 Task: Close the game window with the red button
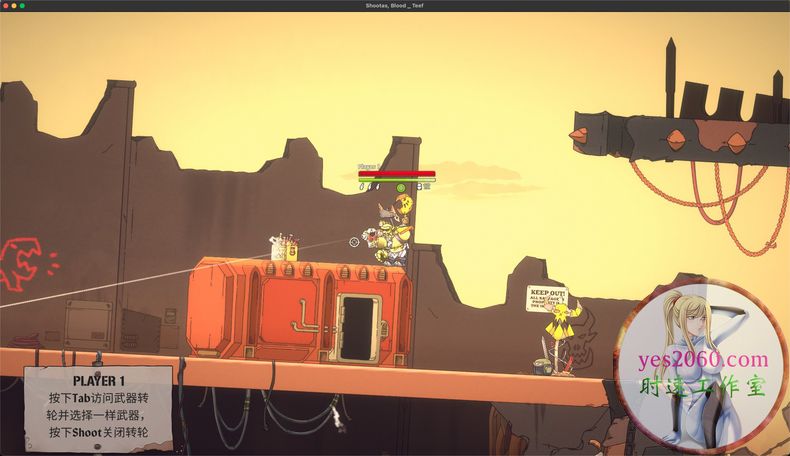point(5,6)
